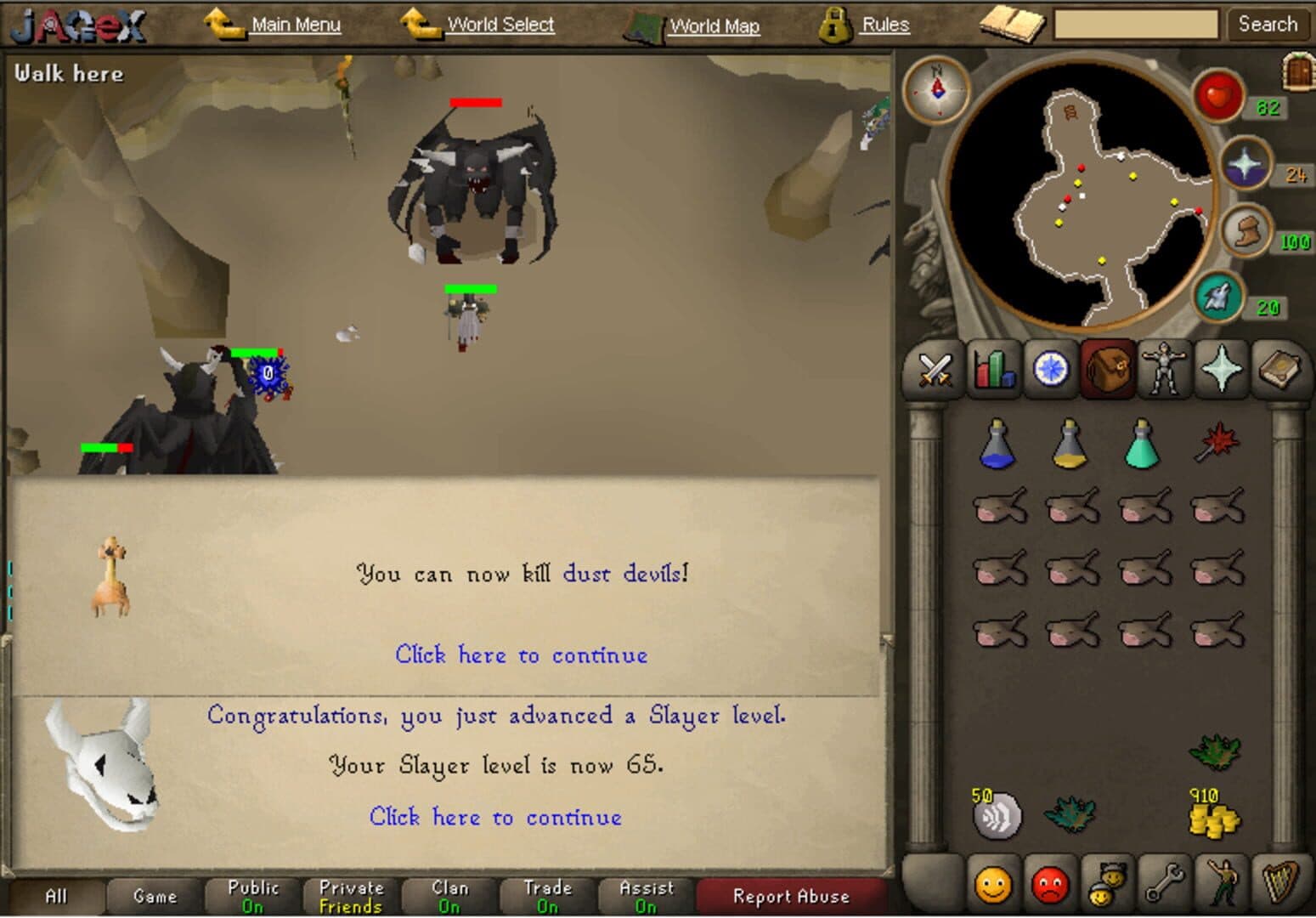Select the inventory backpack tab

click(1108, 371)
